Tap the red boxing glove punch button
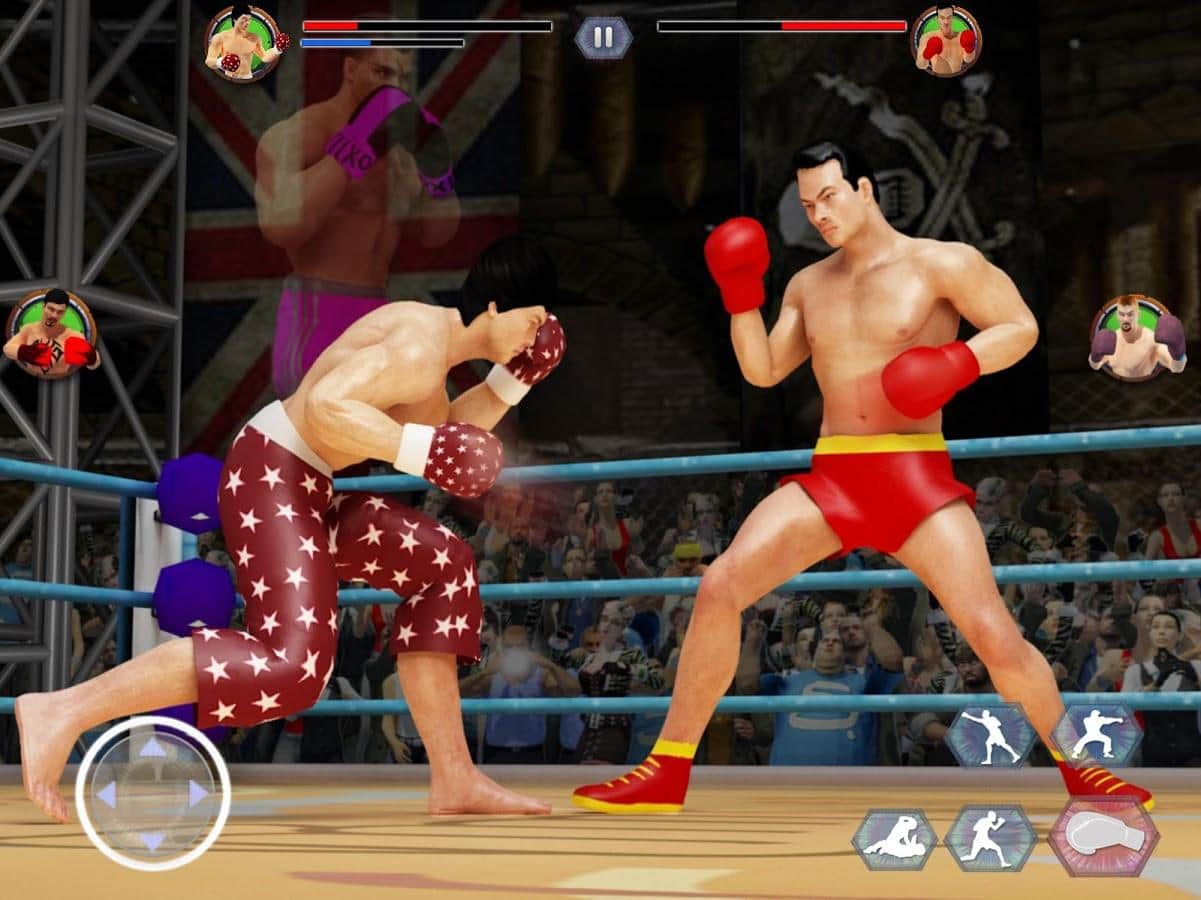 click(x=1103, y=836)
